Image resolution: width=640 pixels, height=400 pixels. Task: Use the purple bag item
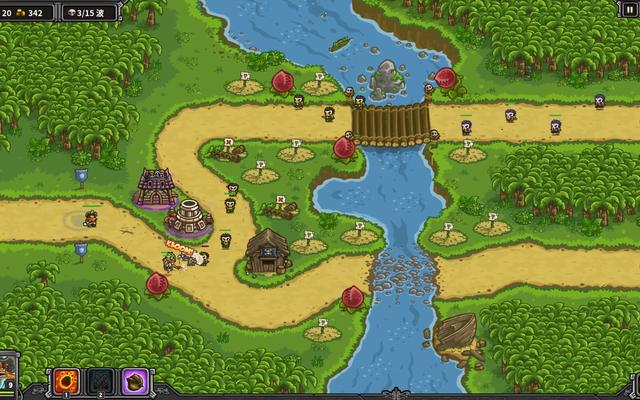[135, 381]
